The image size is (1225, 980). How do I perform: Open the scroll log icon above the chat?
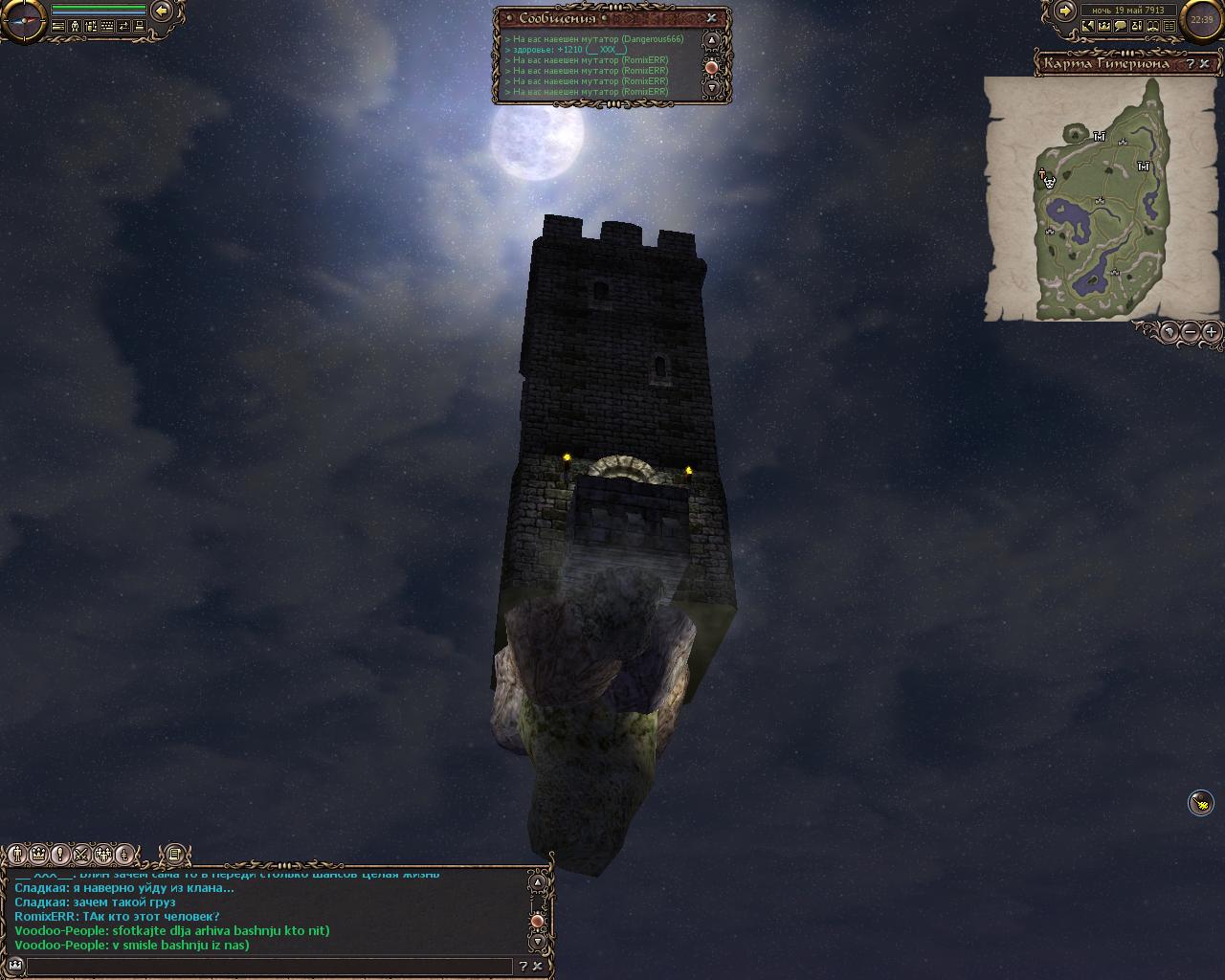pyautogui.click(x=173, y=854)
